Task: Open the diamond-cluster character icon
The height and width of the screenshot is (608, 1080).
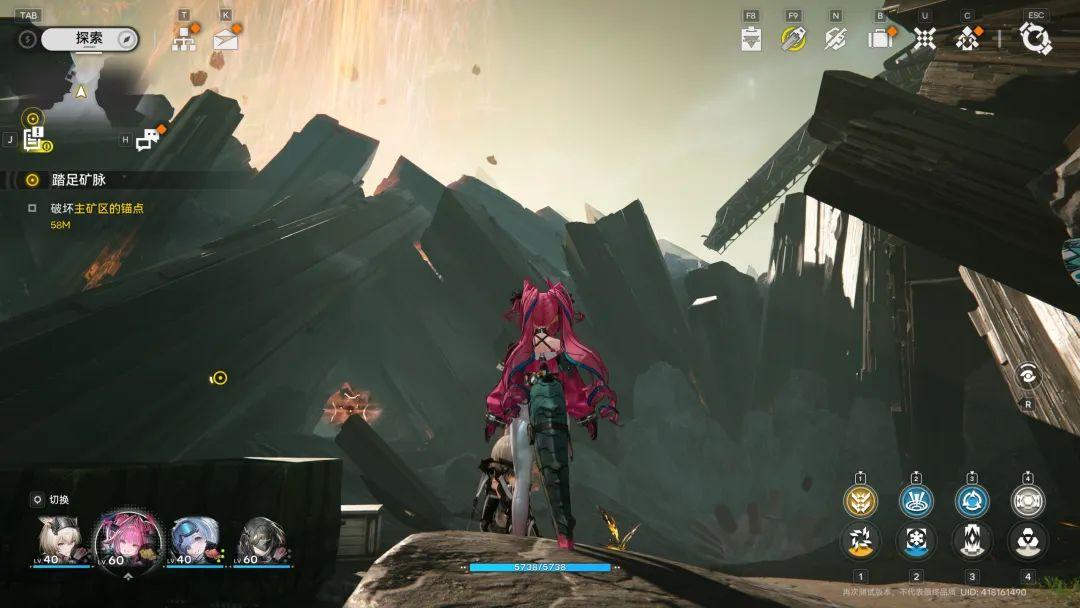Action: pos(967,39)
